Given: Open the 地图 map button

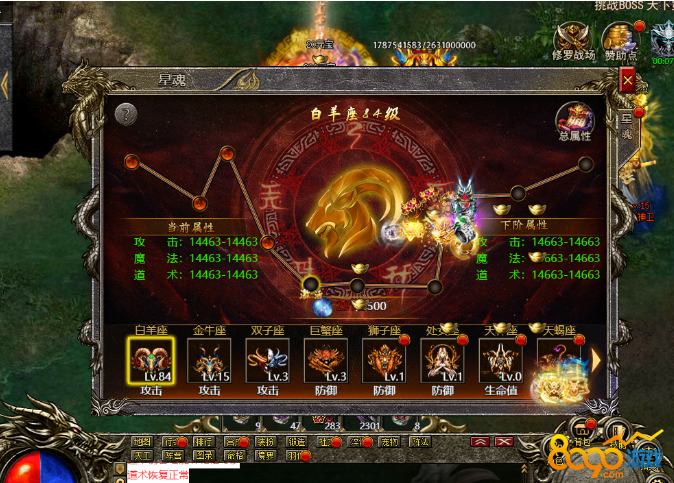Looking at the screenshot, I should tap(142, 441).
